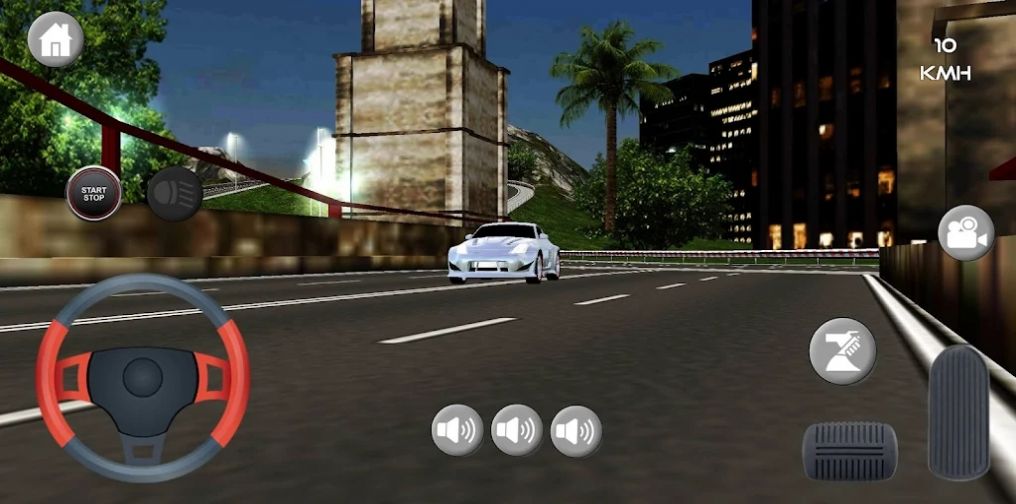Switch view with the camera button
The height and width of the screenshot is (504, 1016).
coord(965,233)
